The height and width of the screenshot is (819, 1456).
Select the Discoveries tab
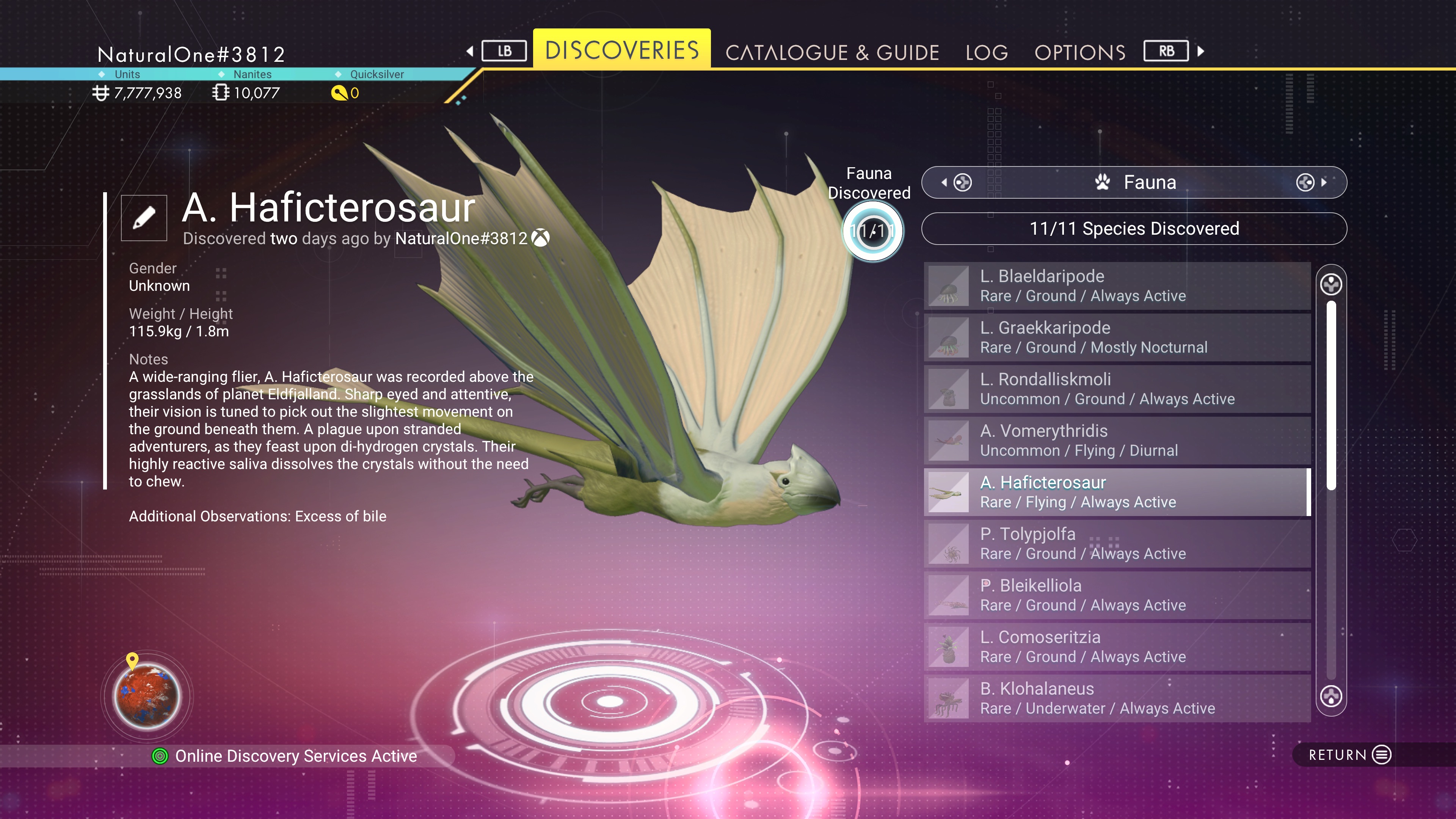[622, 50]
